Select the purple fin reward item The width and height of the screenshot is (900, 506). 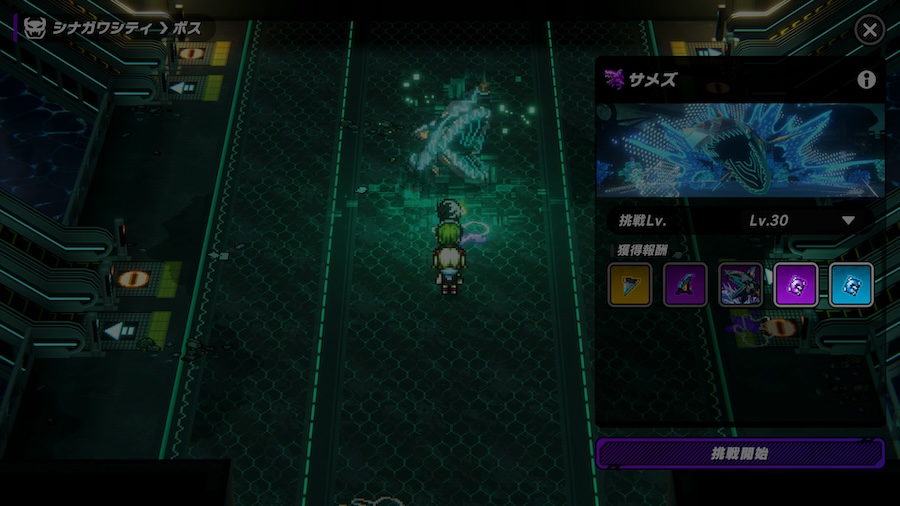[x=685, y=285]
